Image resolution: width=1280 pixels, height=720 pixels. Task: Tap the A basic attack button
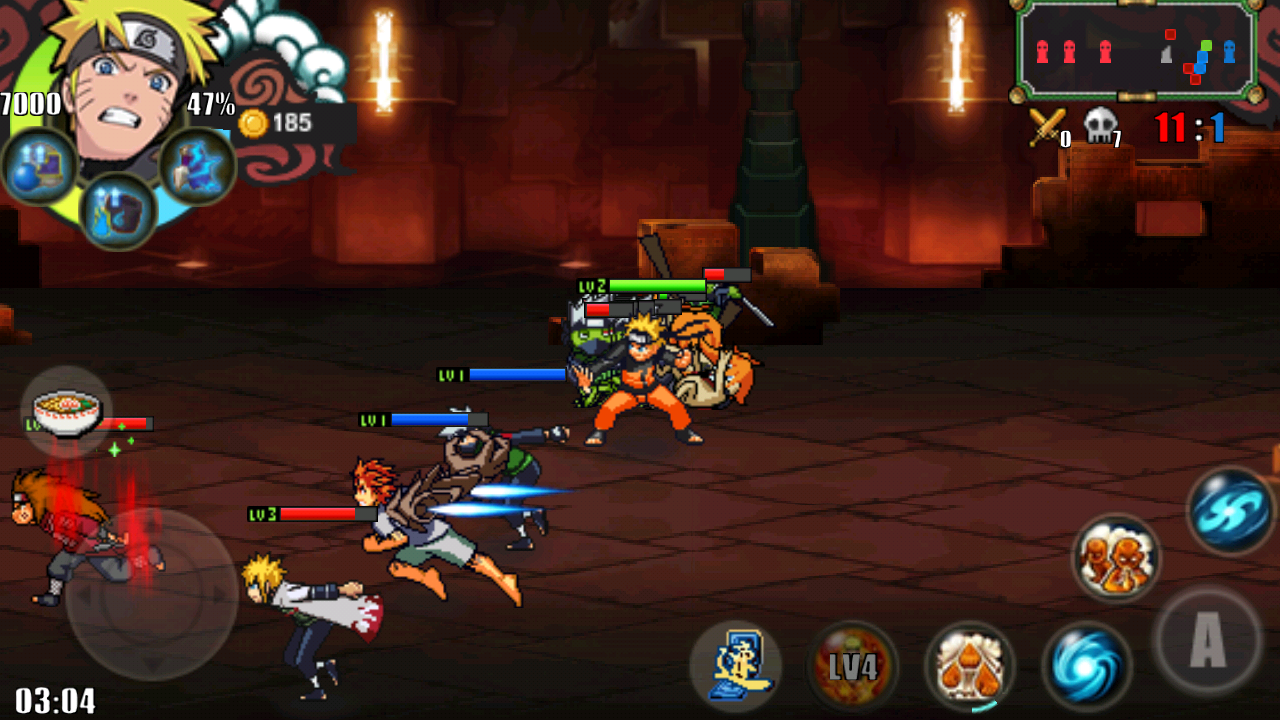(1207, 641)
